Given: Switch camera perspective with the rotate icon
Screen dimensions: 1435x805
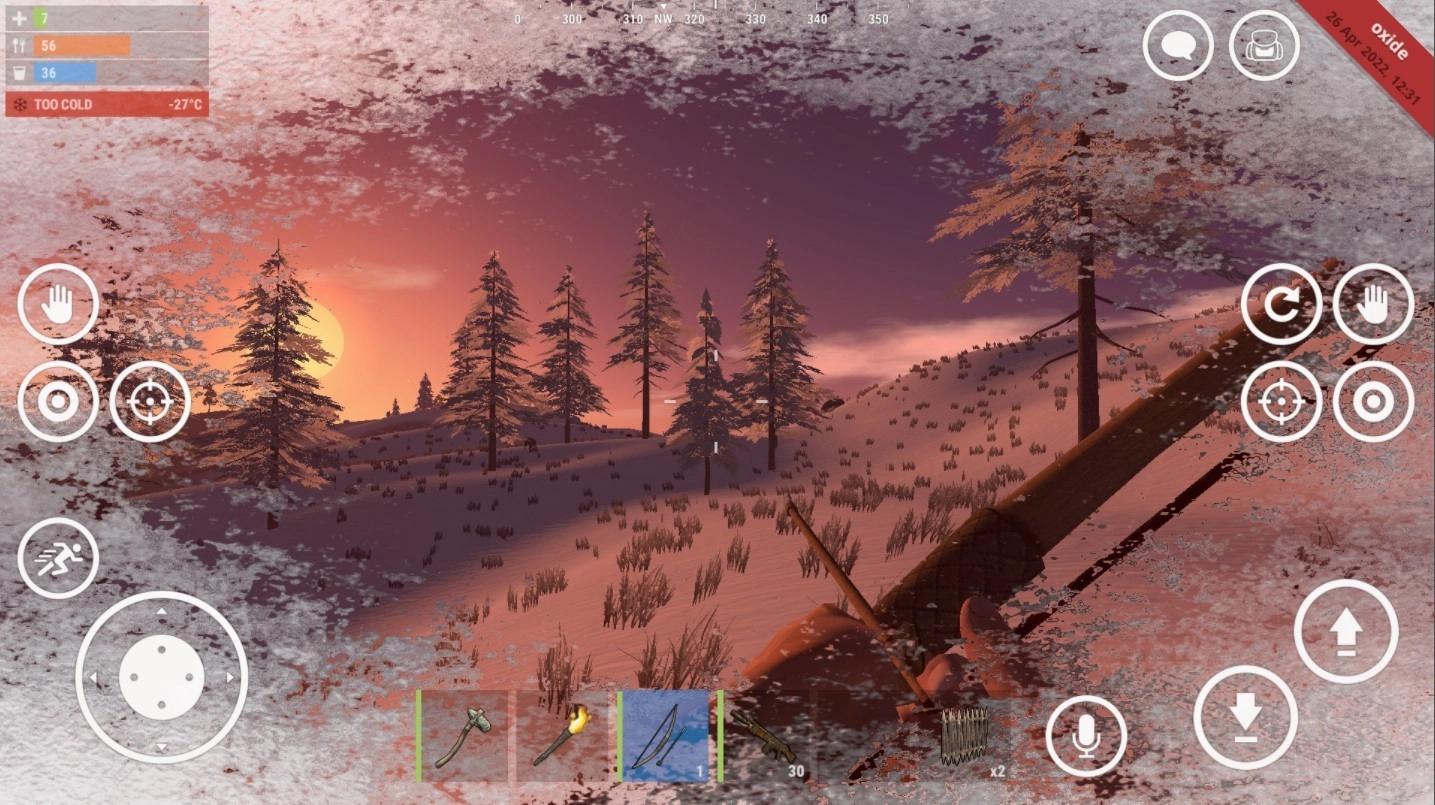Looking at the screenshot, I should [1283, 304].
